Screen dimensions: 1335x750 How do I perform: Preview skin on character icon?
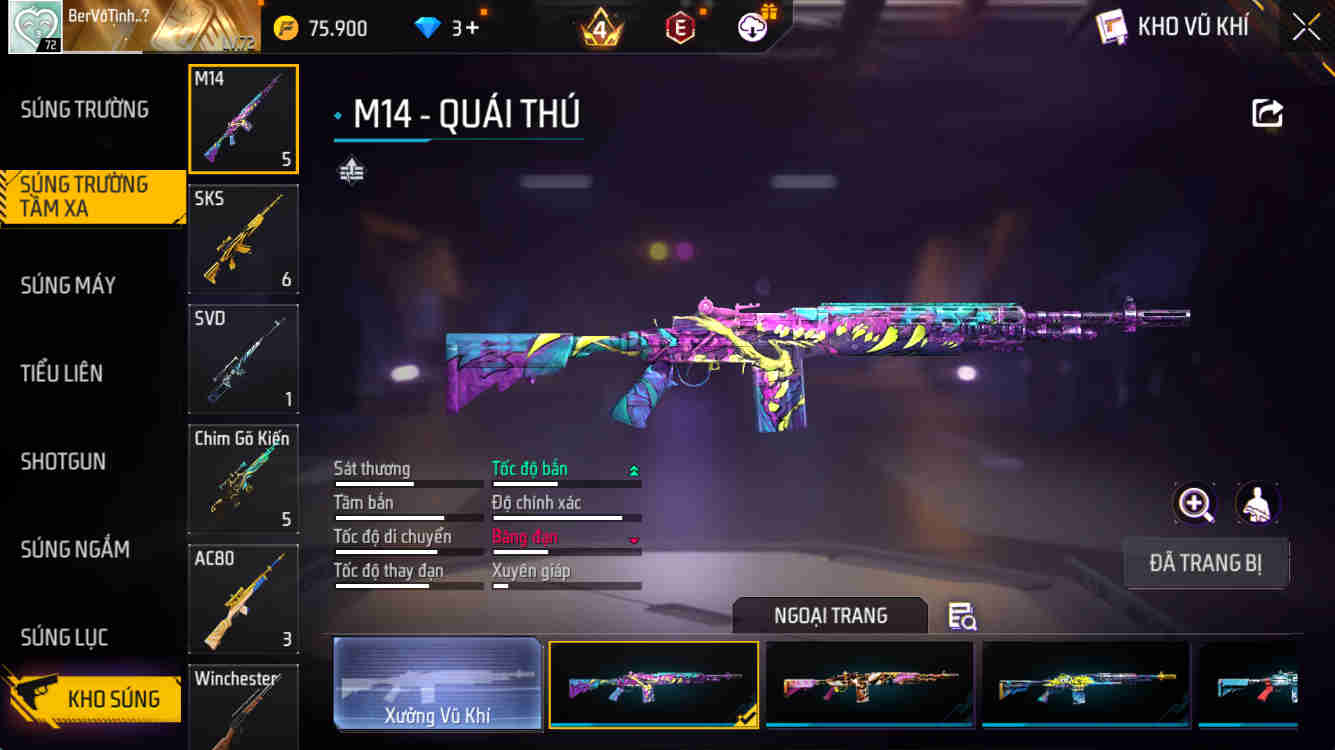pyautogui.click(x=1257, y=504)
